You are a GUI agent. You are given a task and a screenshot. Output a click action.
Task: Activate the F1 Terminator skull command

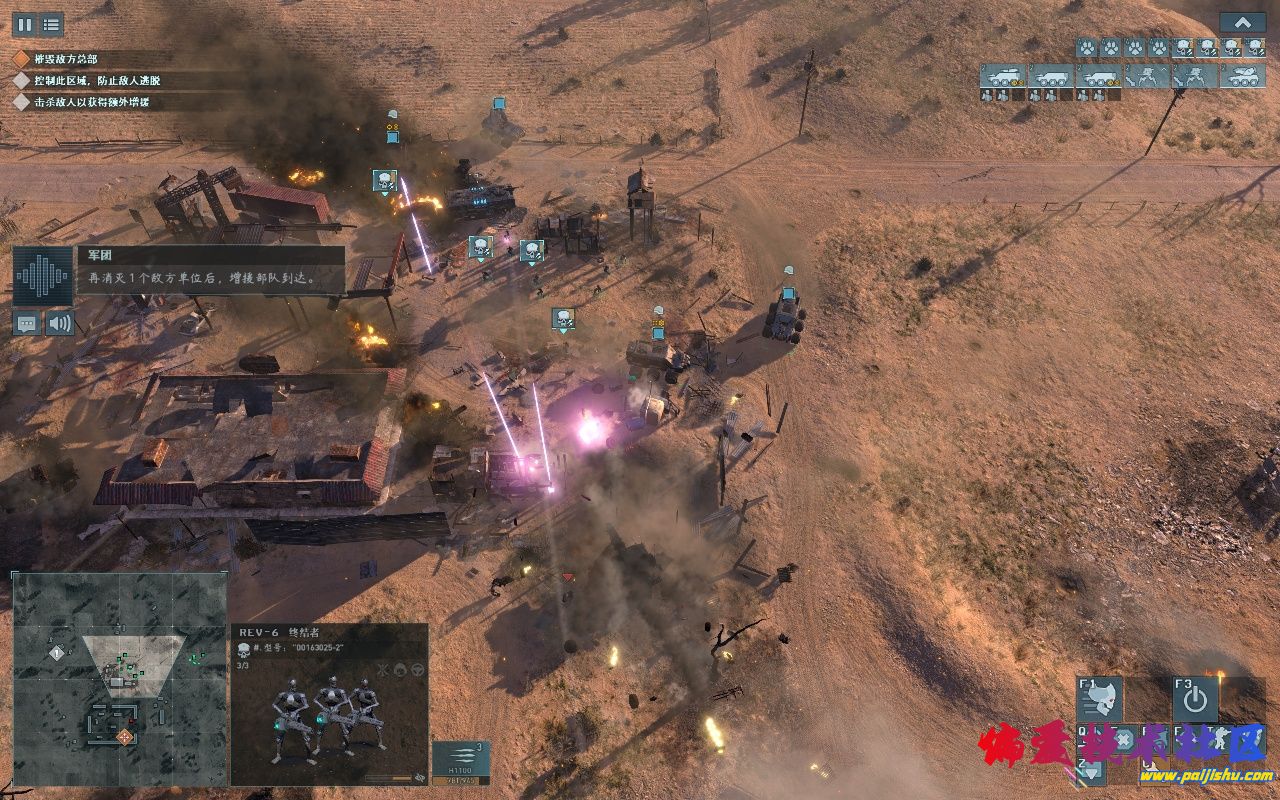pyautogui.click(x=1099, y=700)
